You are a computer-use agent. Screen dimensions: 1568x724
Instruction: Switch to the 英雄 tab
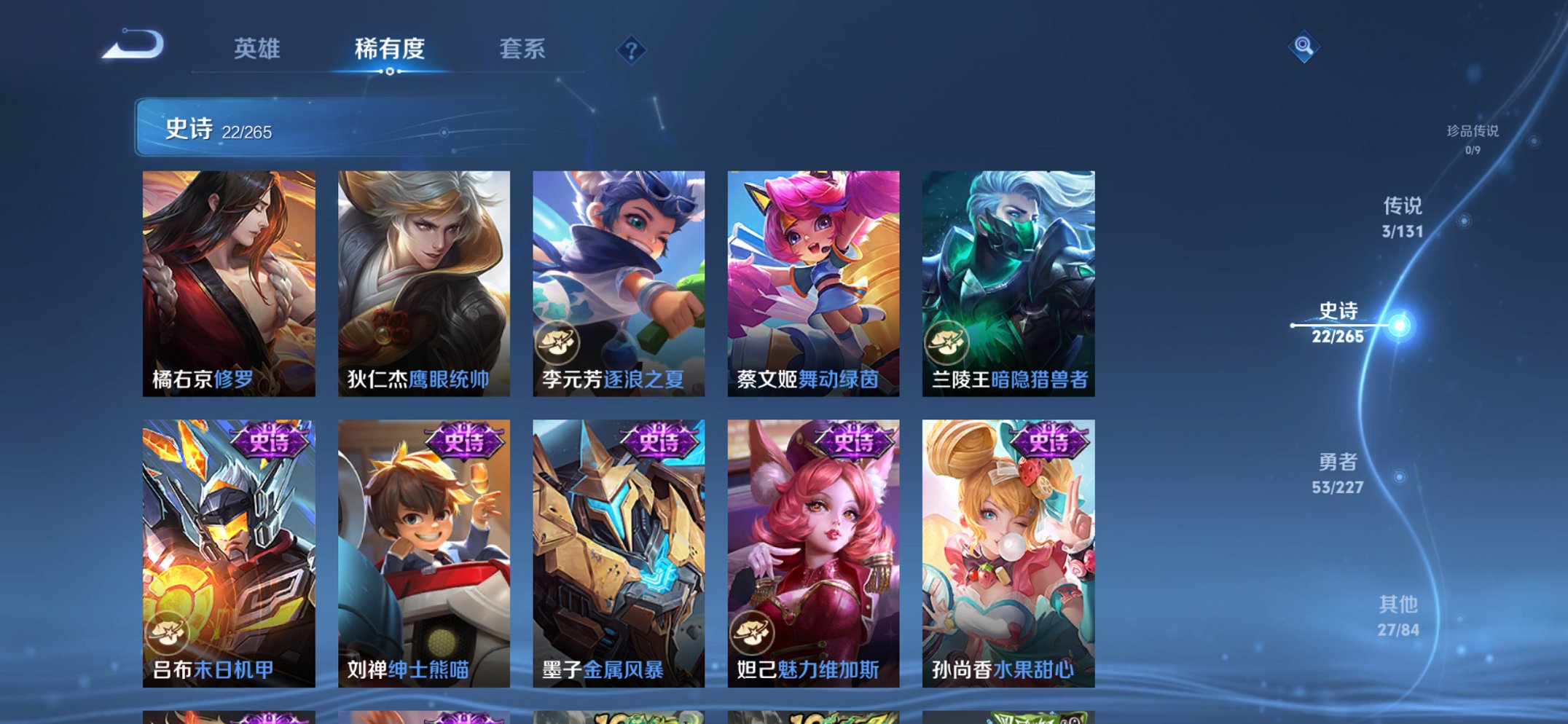256,50
